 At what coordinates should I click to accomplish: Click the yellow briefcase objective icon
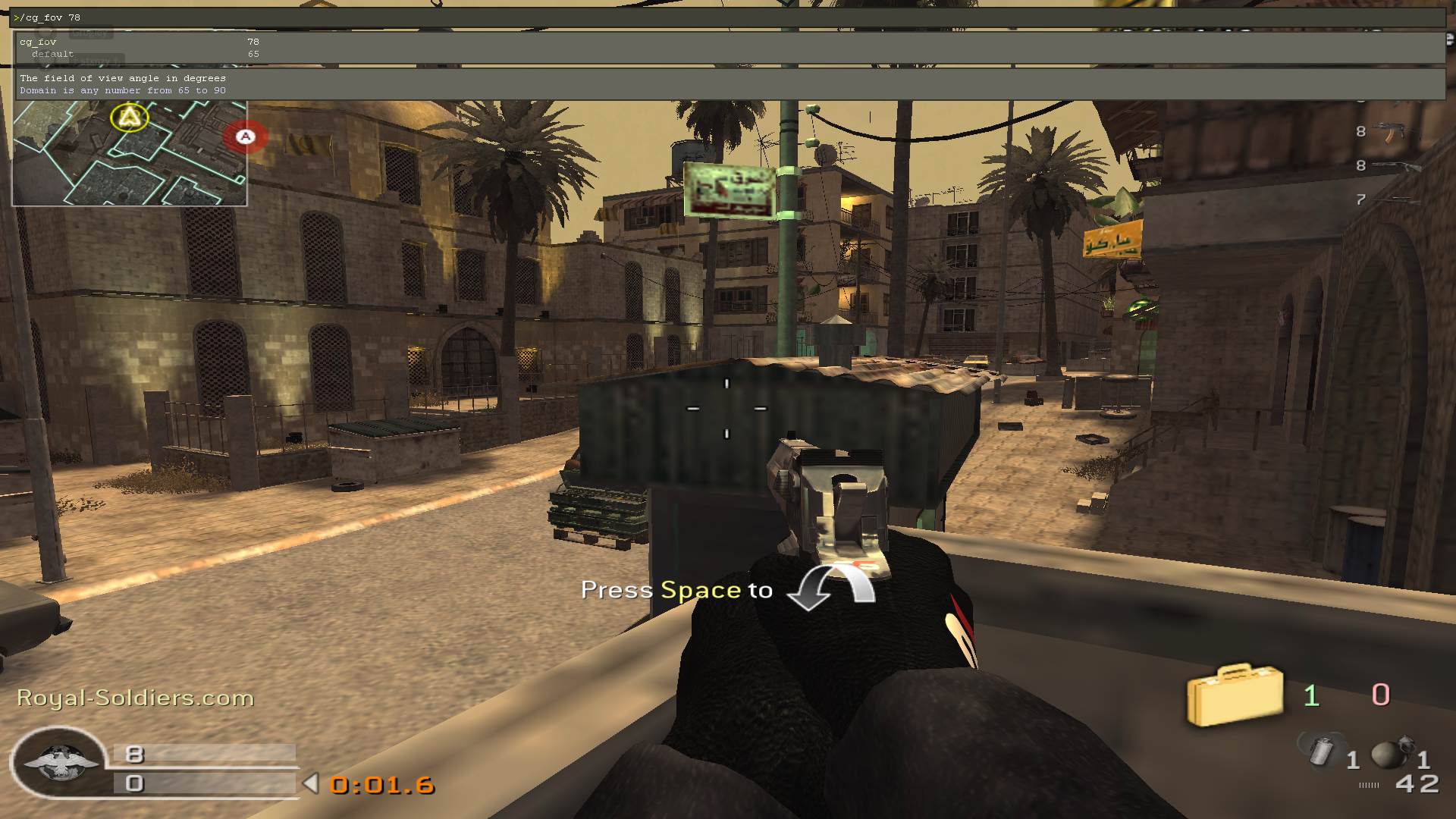1234,695
